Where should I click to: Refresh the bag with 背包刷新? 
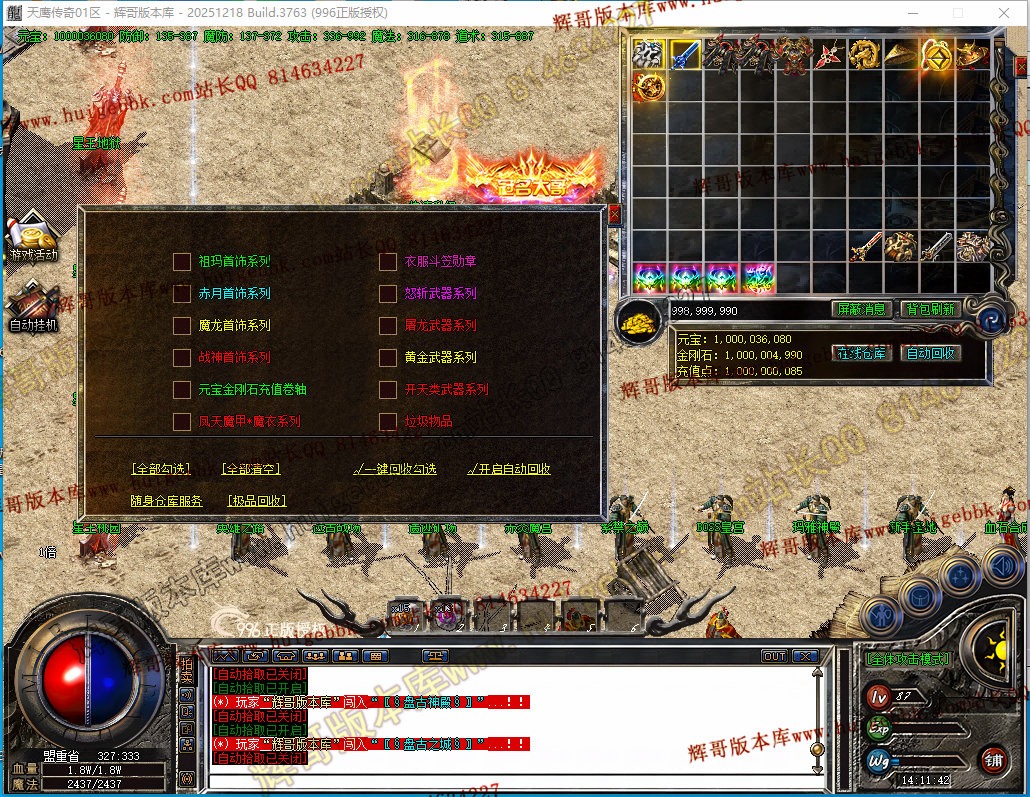pos(931,310)
